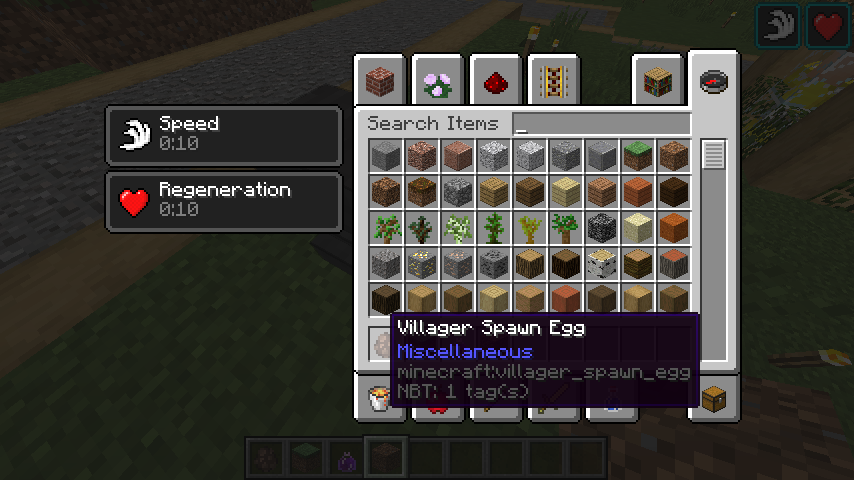Open the Decoration Blocks flower tab
This screenshot has width=854, height=480.
point(437,82)
